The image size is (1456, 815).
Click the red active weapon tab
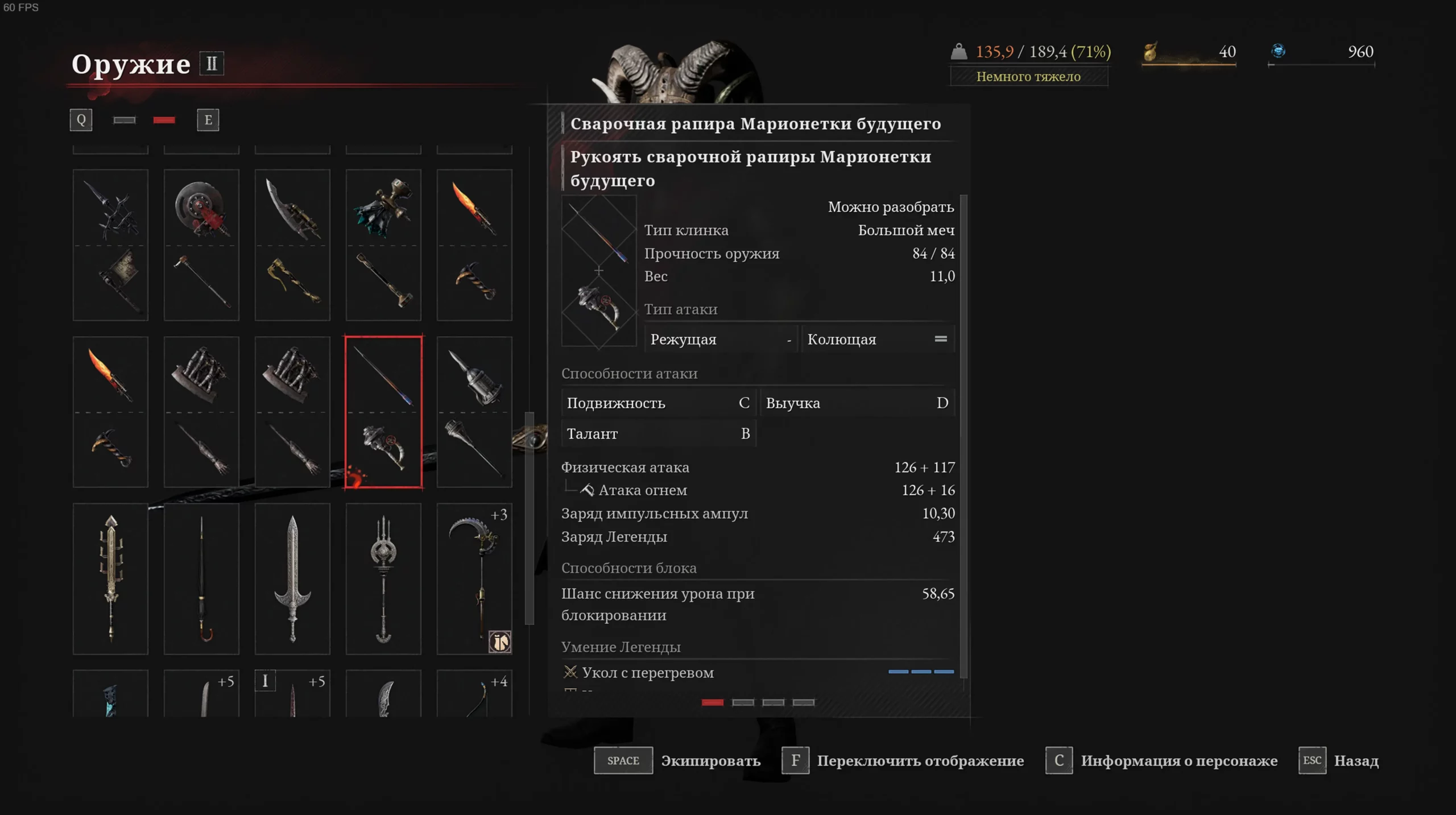click(x=164, y=120)
